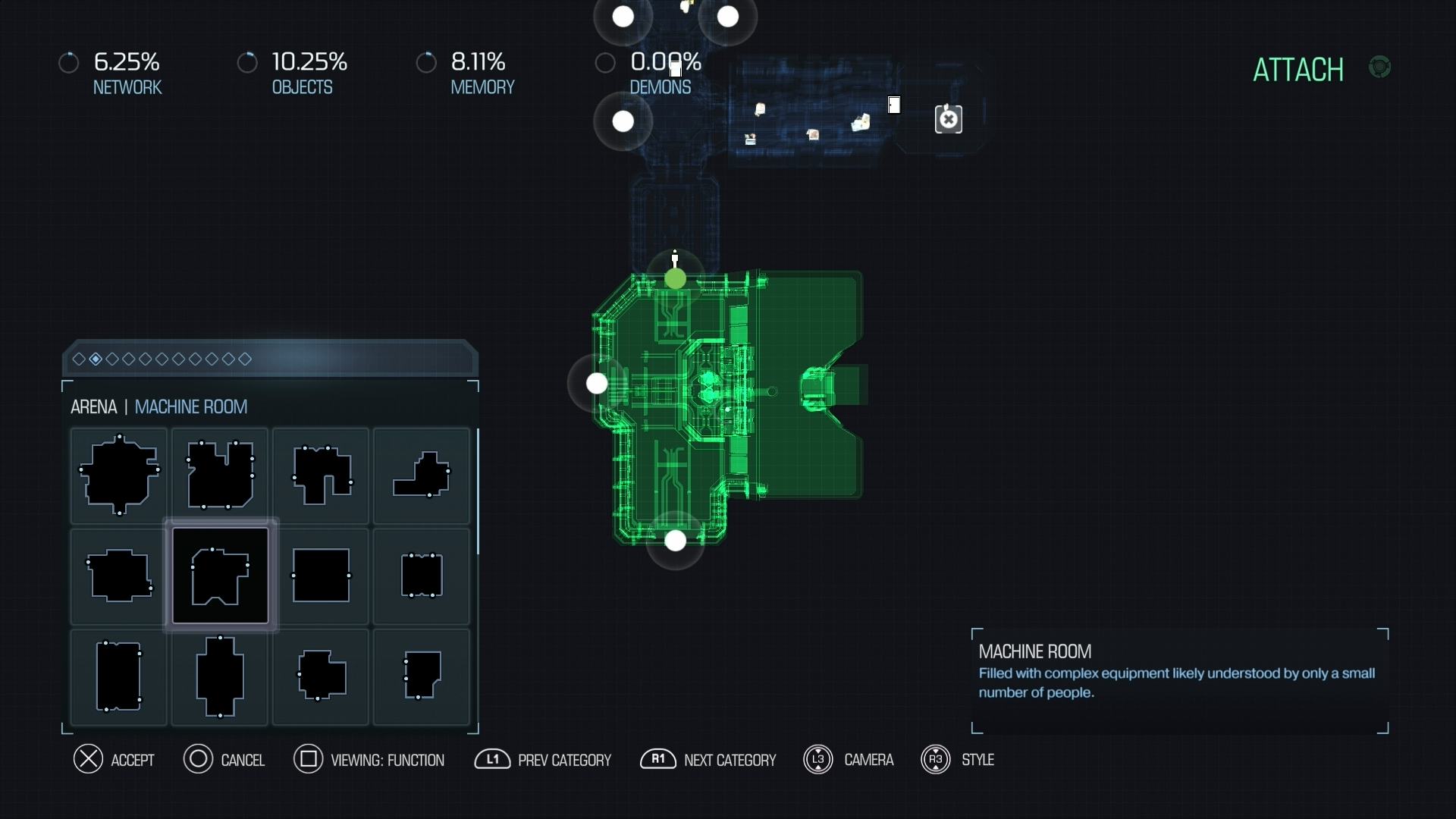Select the white door icon on the map
The width and height of the screenshot is (1456, 819).
tap(896, 105)
